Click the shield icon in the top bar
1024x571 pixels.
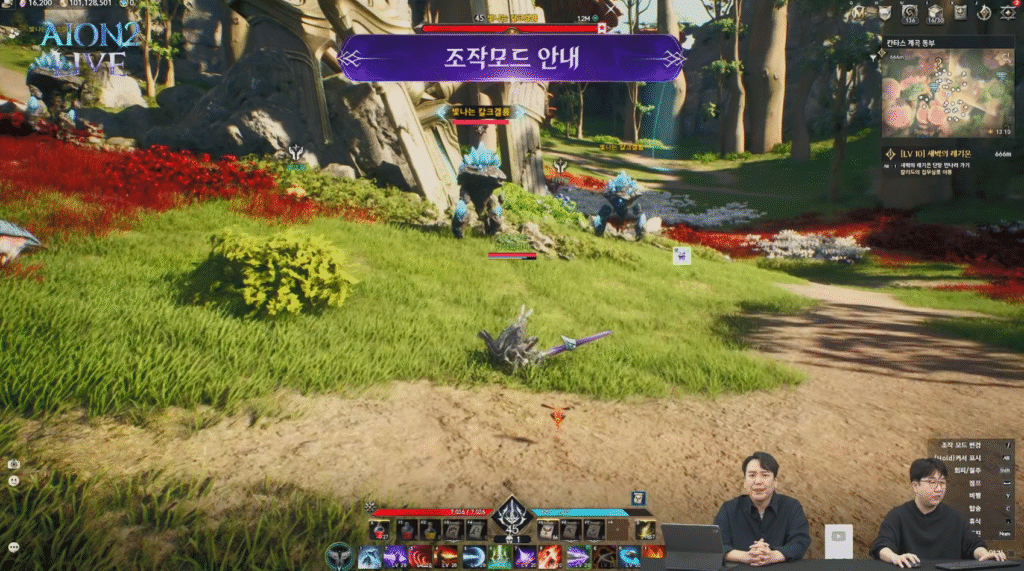click(x=884, y=13)
